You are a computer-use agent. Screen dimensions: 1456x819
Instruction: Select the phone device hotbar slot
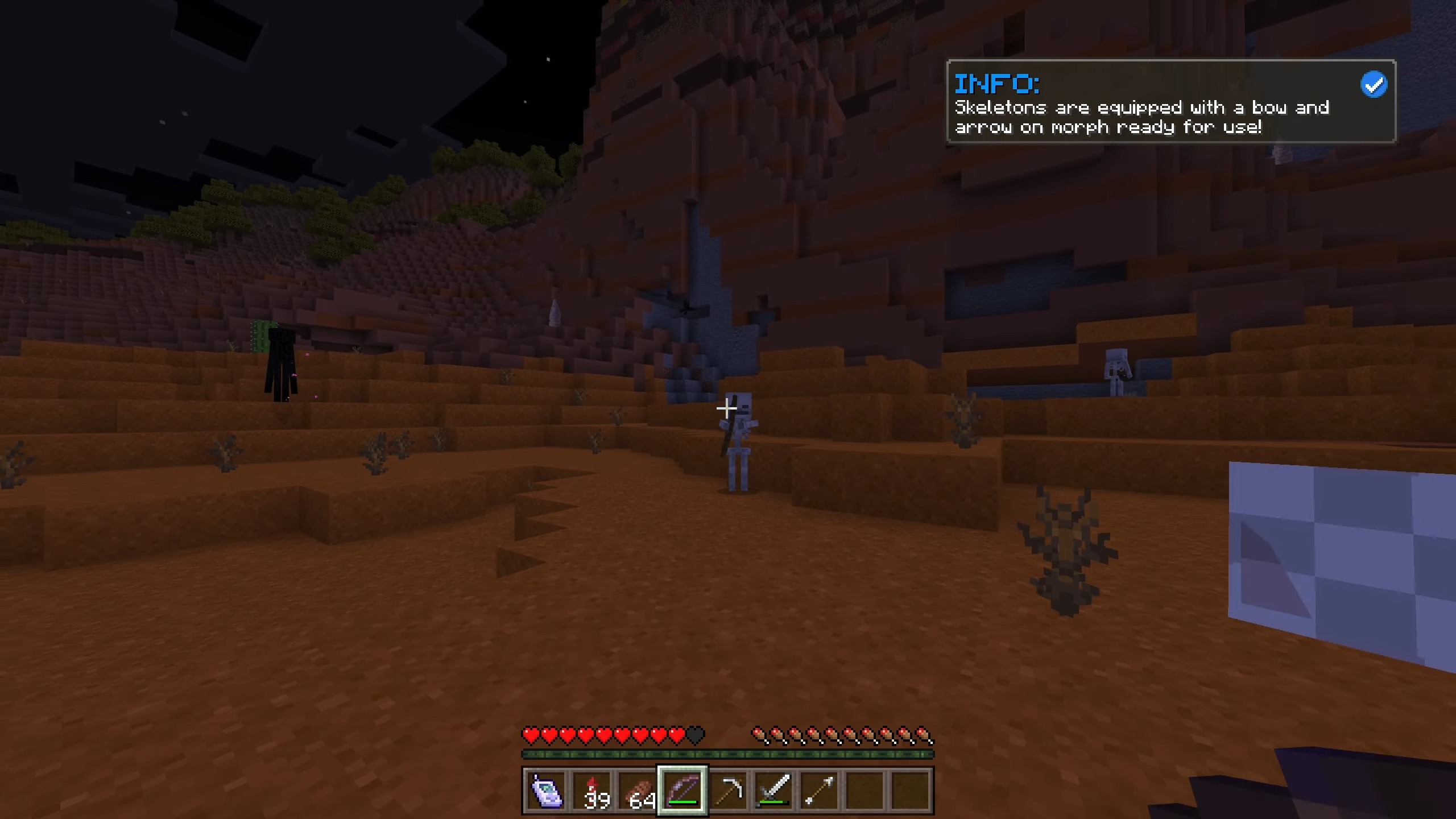[x=546, y=791]
